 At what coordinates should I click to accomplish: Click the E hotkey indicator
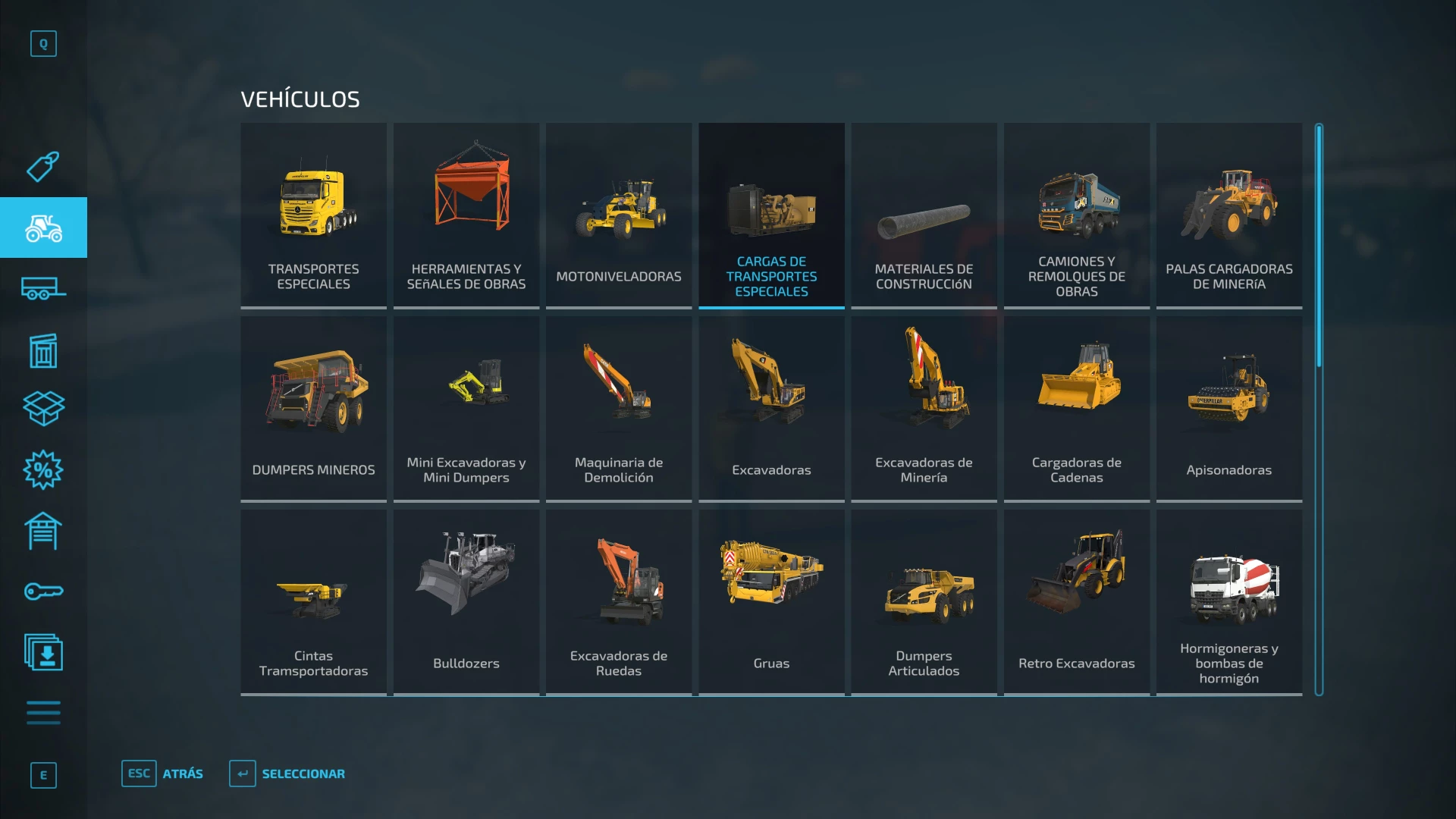coord(43,776)
